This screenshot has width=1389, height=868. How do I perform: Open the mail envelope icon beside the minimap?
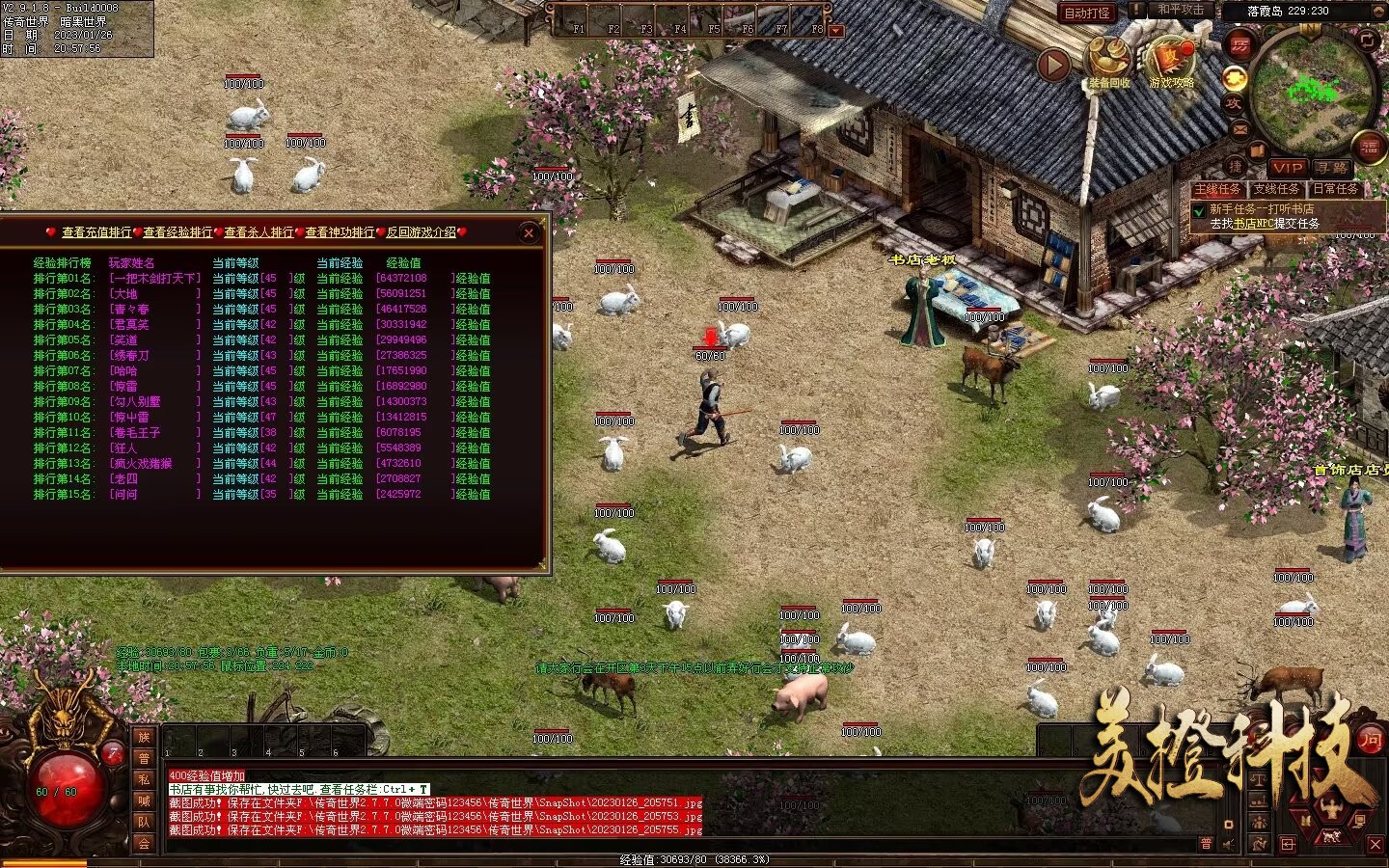1239,129
